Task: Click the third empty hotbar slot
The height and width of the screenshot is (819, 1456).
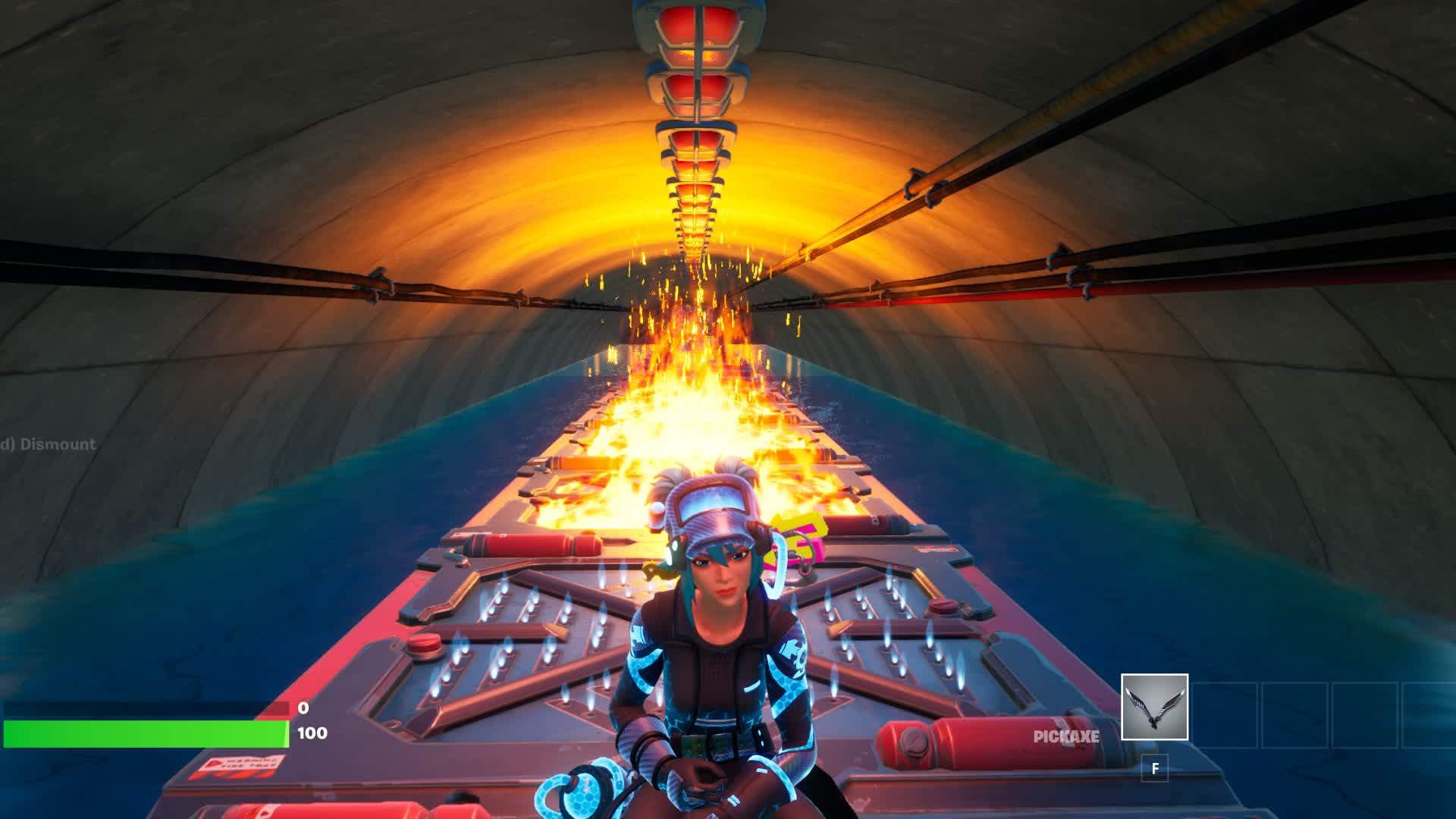Action: tap(1365, 716)
